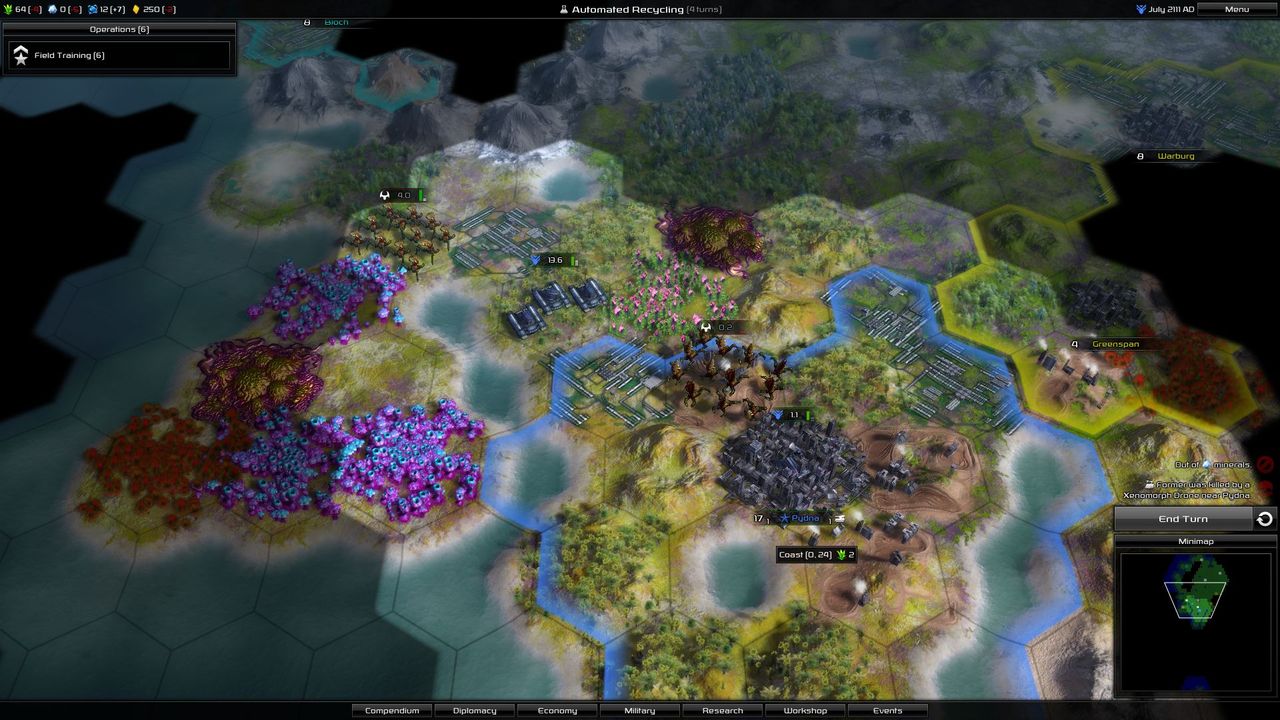Click the green health bar above the Pydna unit

[809, 413]
